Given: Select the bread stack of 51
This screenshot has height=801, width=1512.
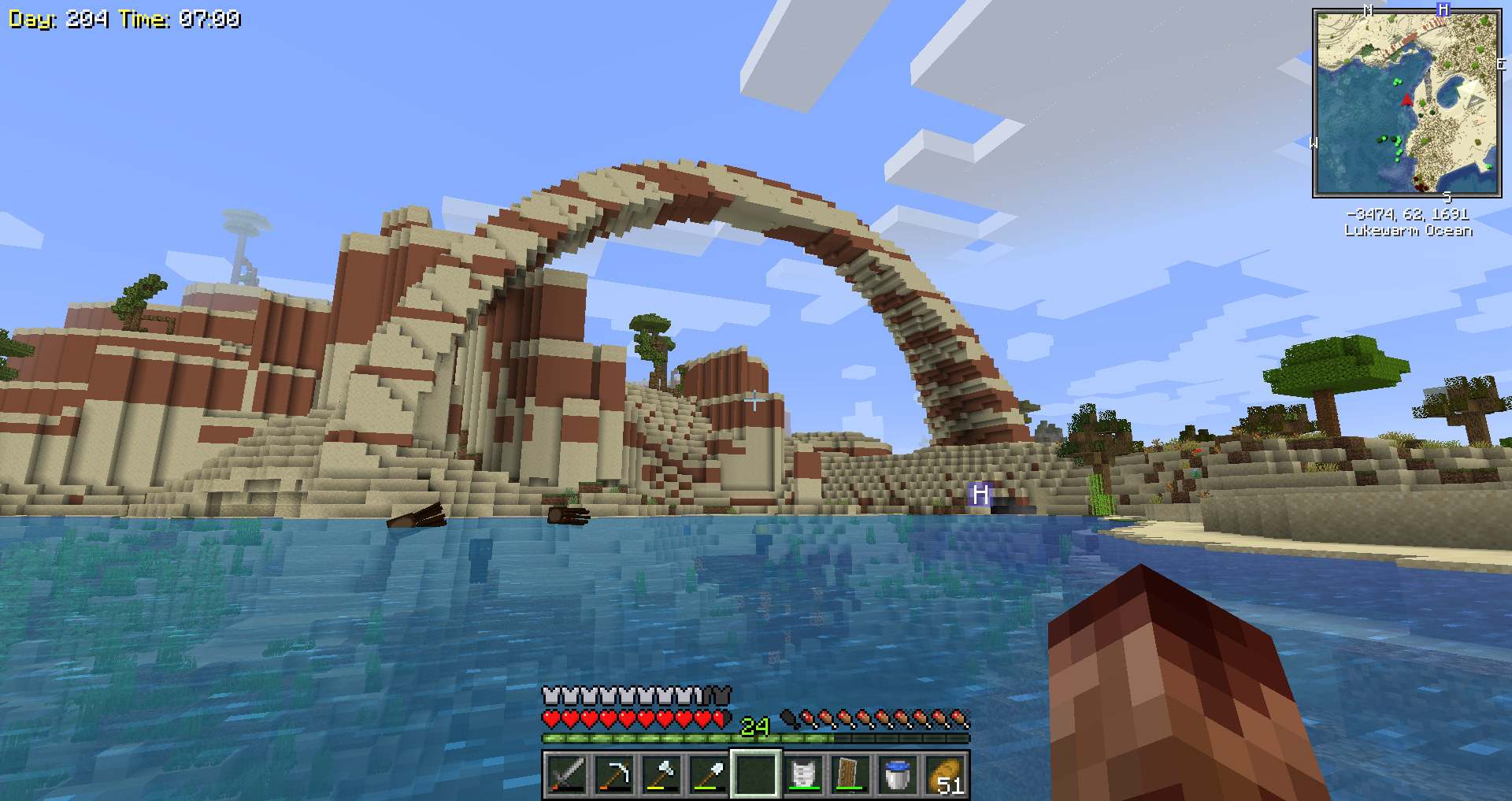Looking at the screenshot, I should coord(945,775).
